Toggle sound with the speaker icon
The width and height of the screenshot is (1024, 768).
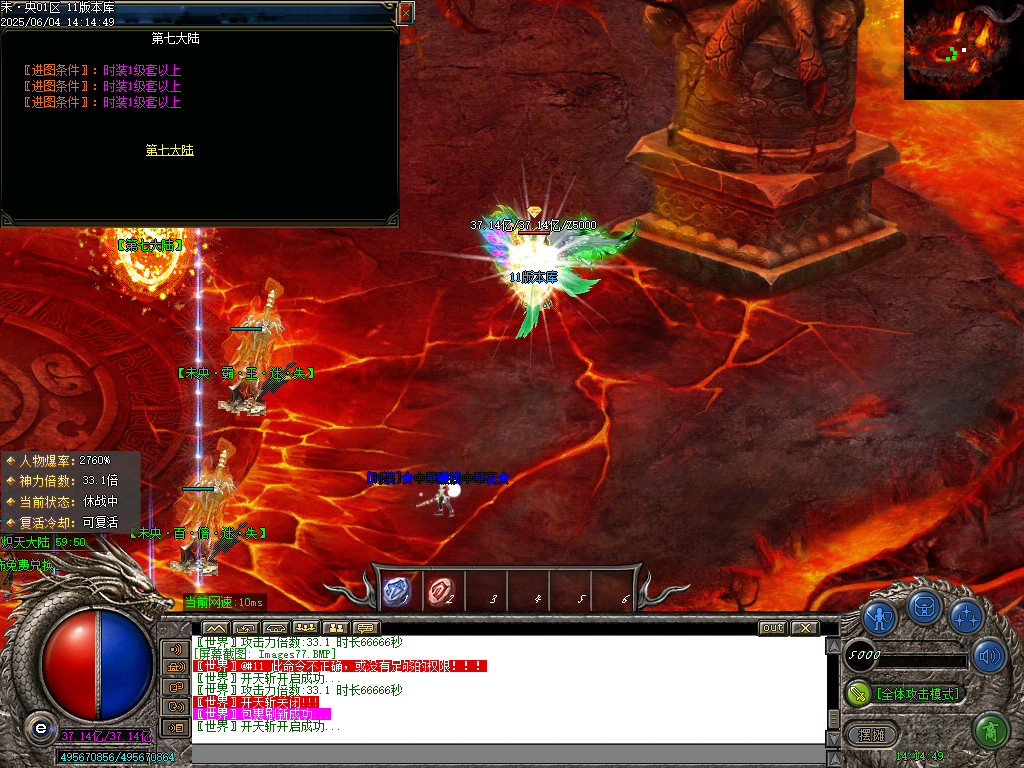click(989, 656)
